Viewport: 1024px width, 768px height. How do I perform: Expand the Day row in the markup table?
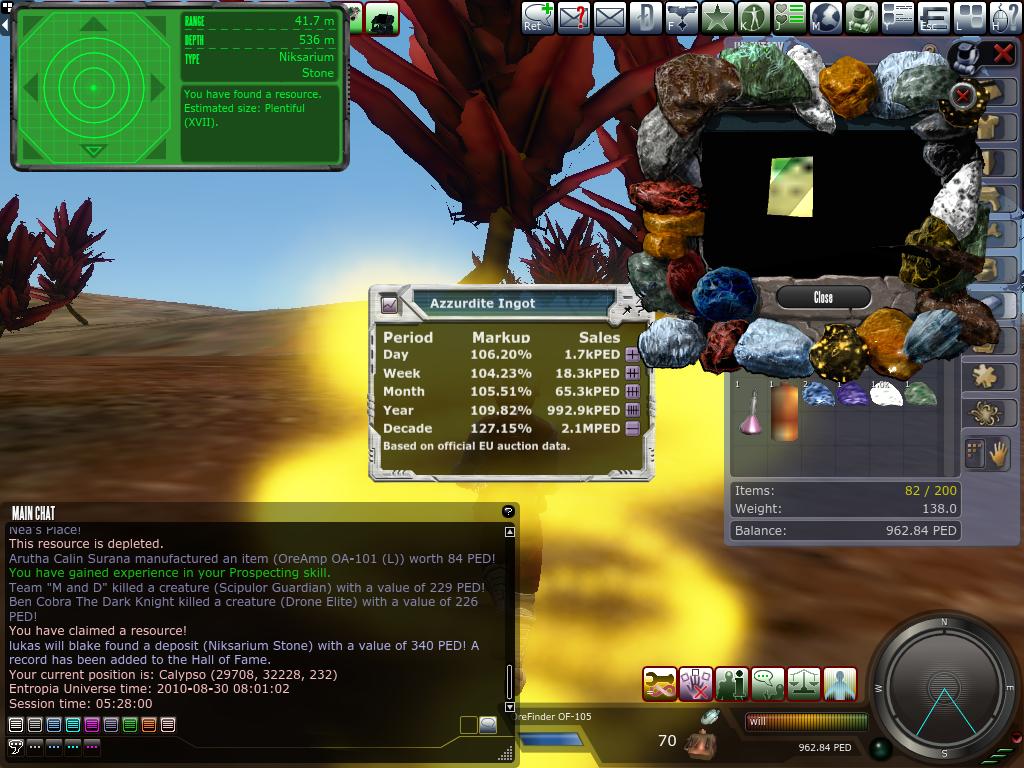pos(633,355)
